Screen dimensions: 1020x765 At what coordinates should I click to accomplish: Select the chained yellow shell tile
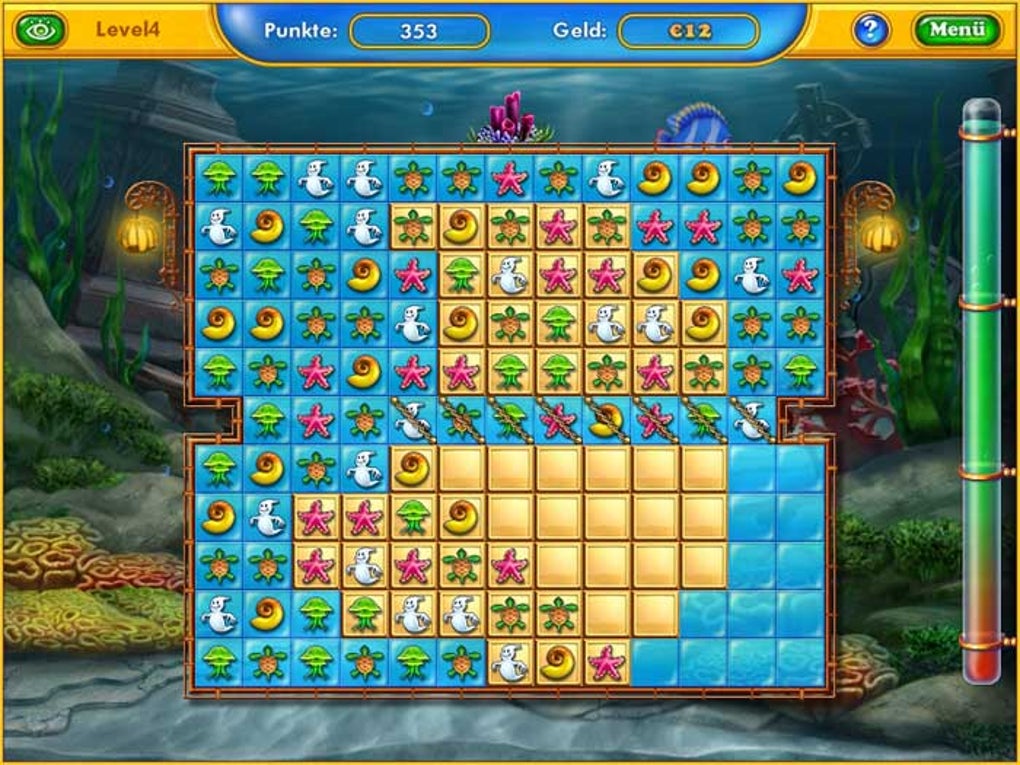[x=606, y=420]
